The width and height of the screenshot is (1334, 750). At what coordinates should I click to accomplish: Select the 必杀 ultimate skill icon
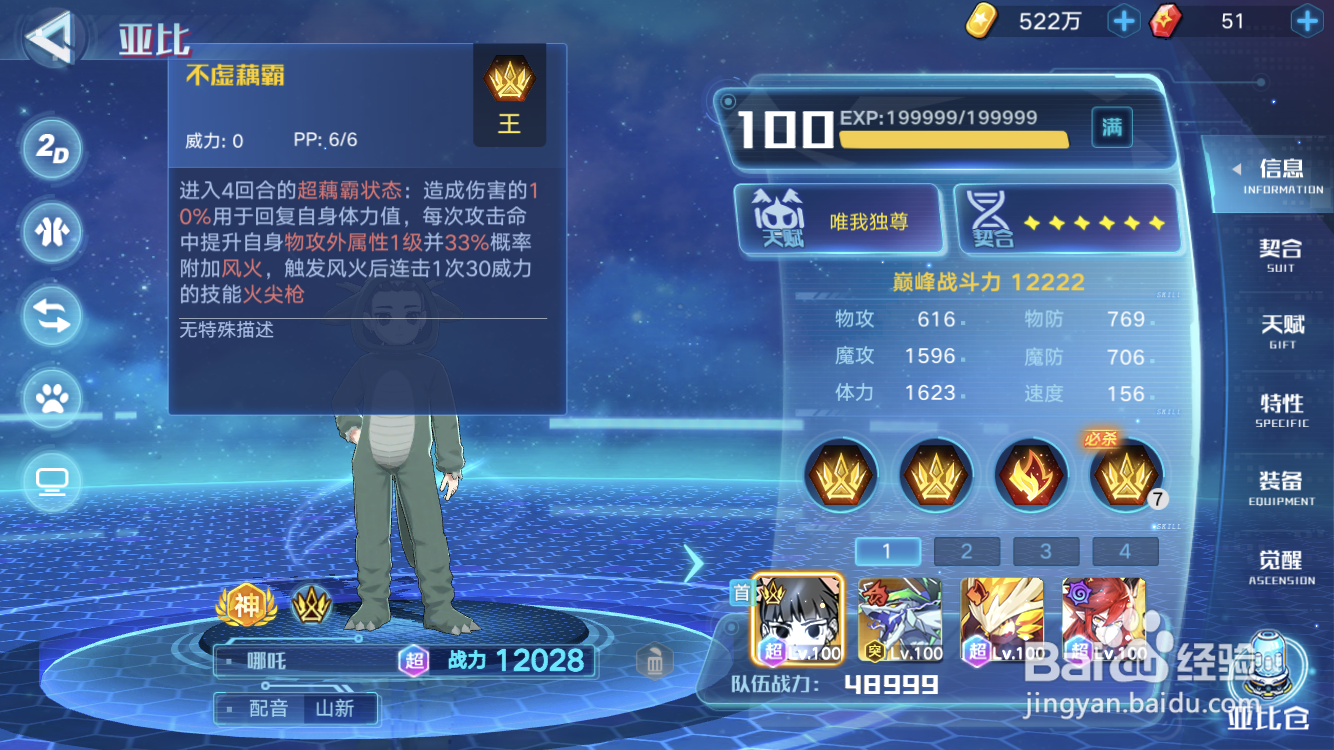(x=1125, y=475)
